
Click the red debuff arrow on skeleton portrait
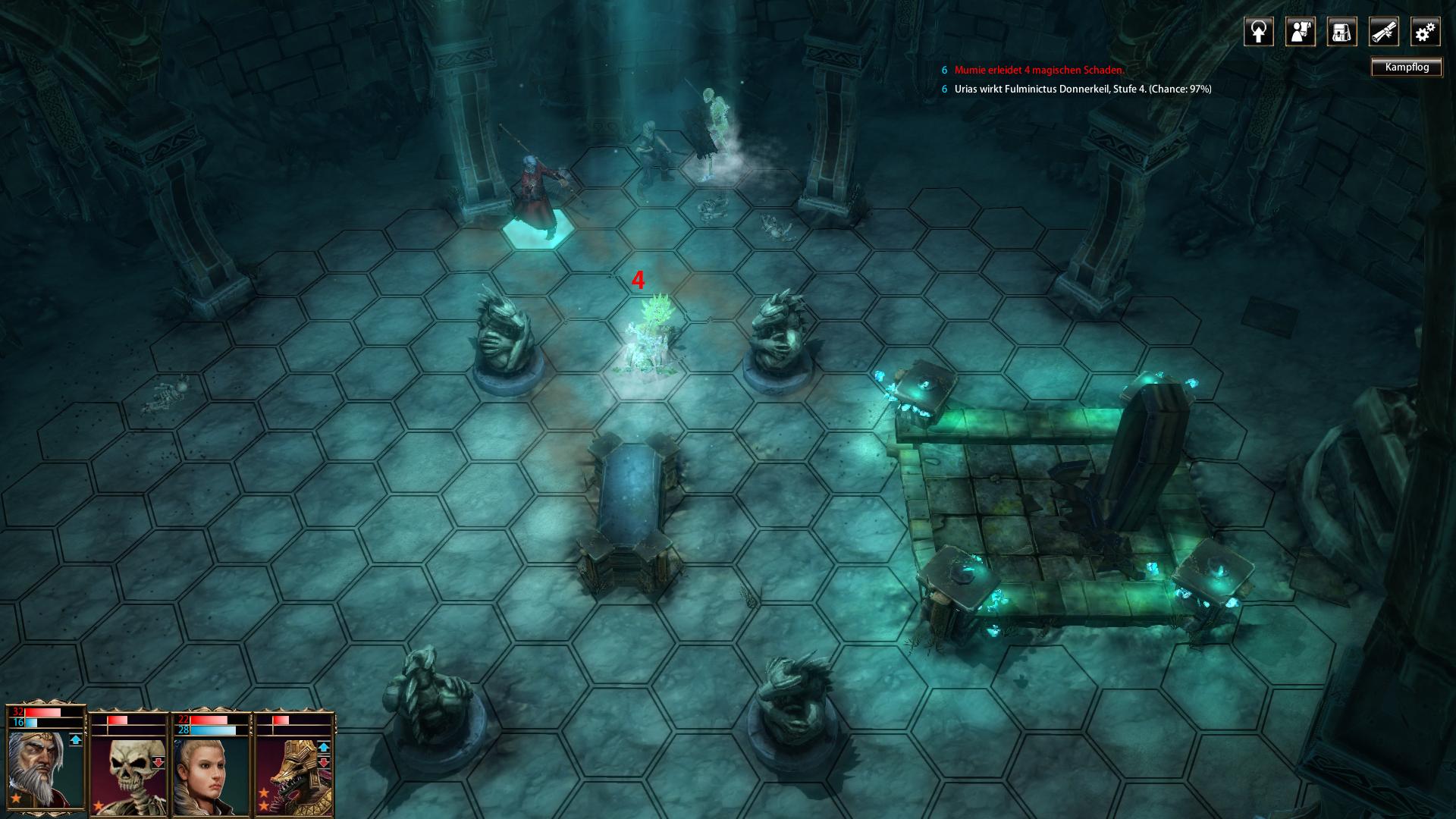point(158,762)
